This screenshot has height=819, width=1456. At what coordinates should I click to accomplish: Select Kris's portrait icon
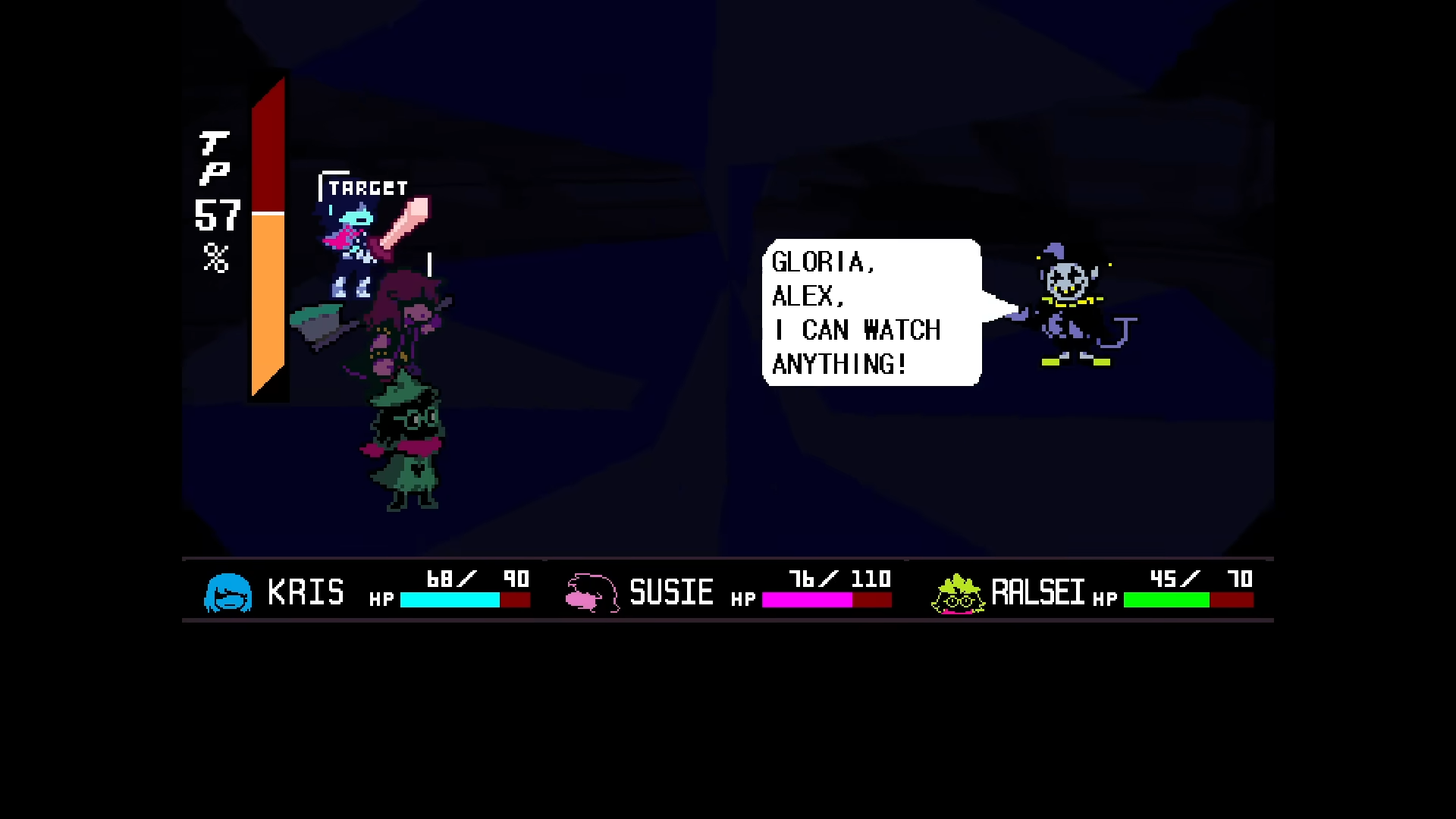(x=228, y=594)
